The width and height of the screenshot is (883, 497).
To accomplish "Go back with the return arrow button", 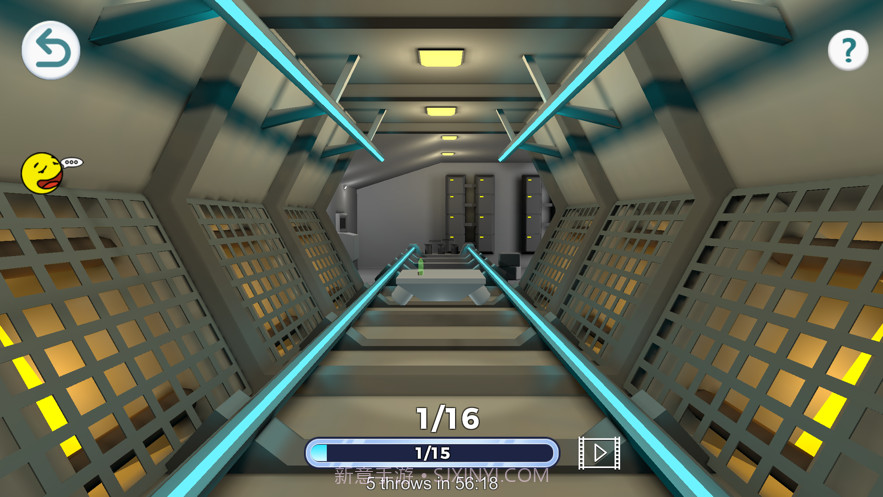I will pyautogui.click(x=51, y=49).
